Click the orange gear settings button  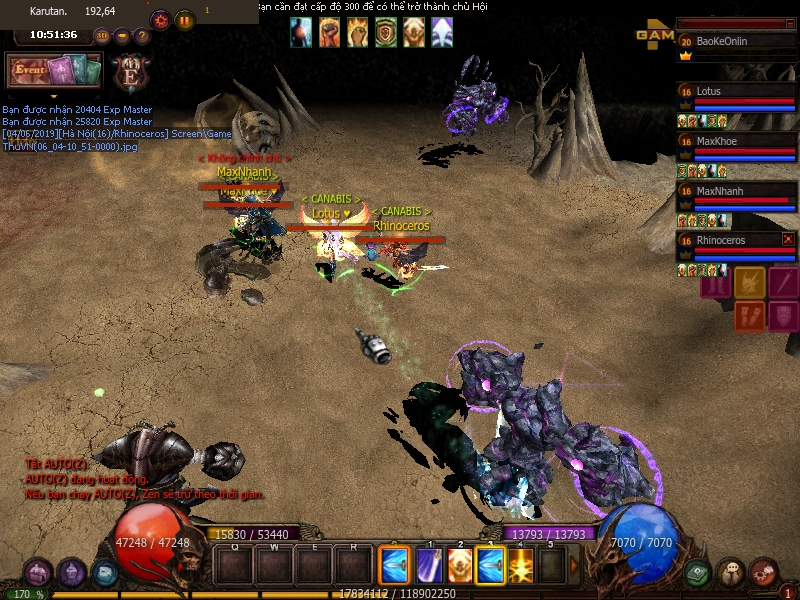(x=160, y=20)
